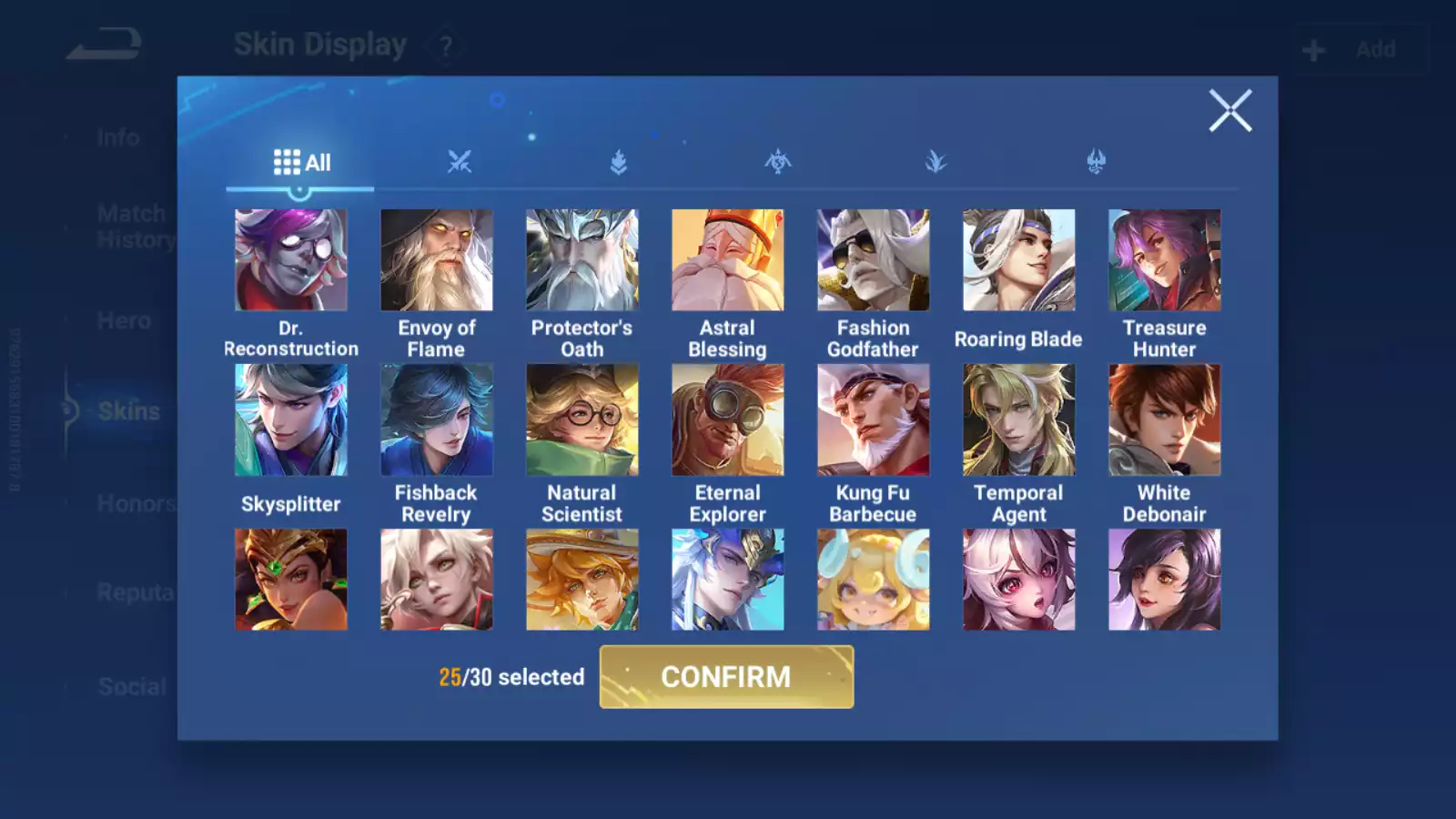Choose the Fishback Revelry skin

(437, 420)
